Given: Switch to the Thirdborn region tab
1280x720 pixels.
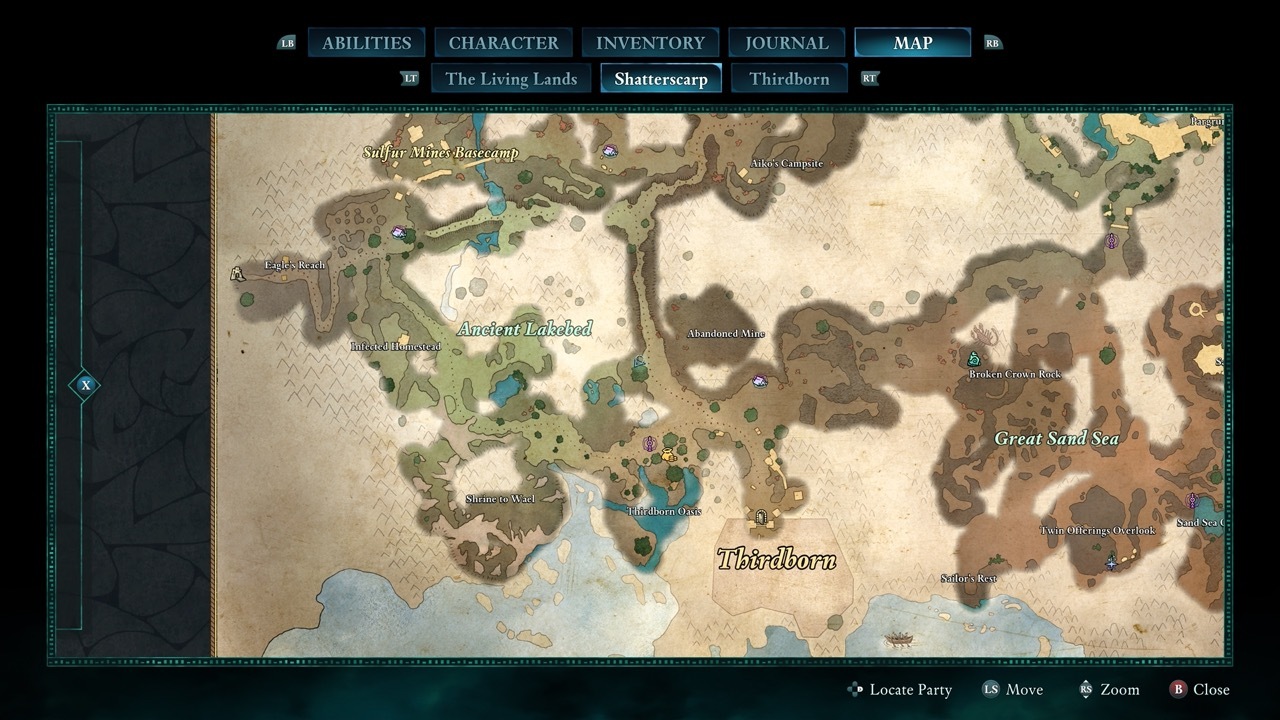Looking at the screenshot, I should [789, 79].
